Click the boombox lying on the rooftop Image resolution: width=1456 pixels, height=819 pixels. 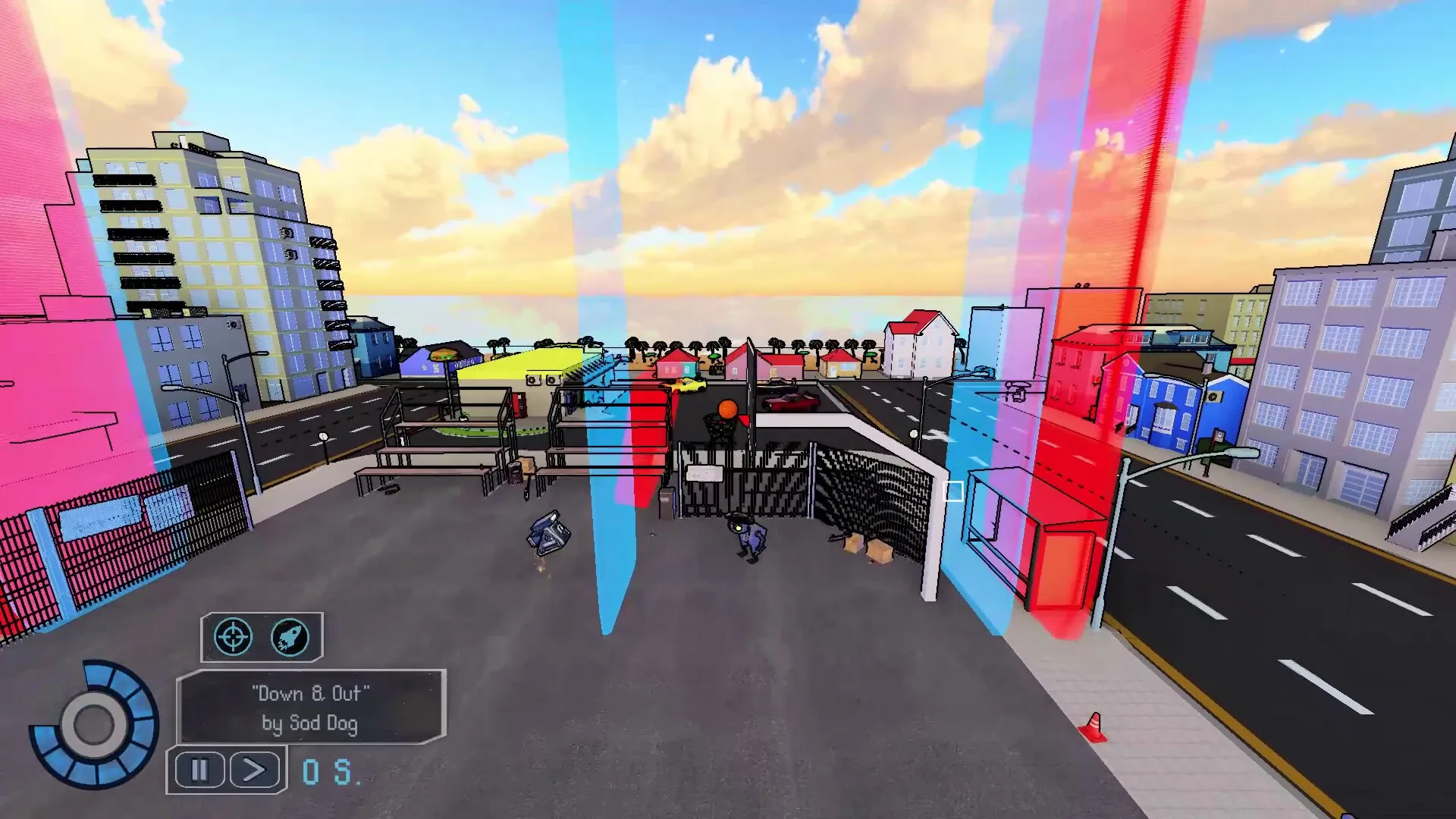[548, 532]
